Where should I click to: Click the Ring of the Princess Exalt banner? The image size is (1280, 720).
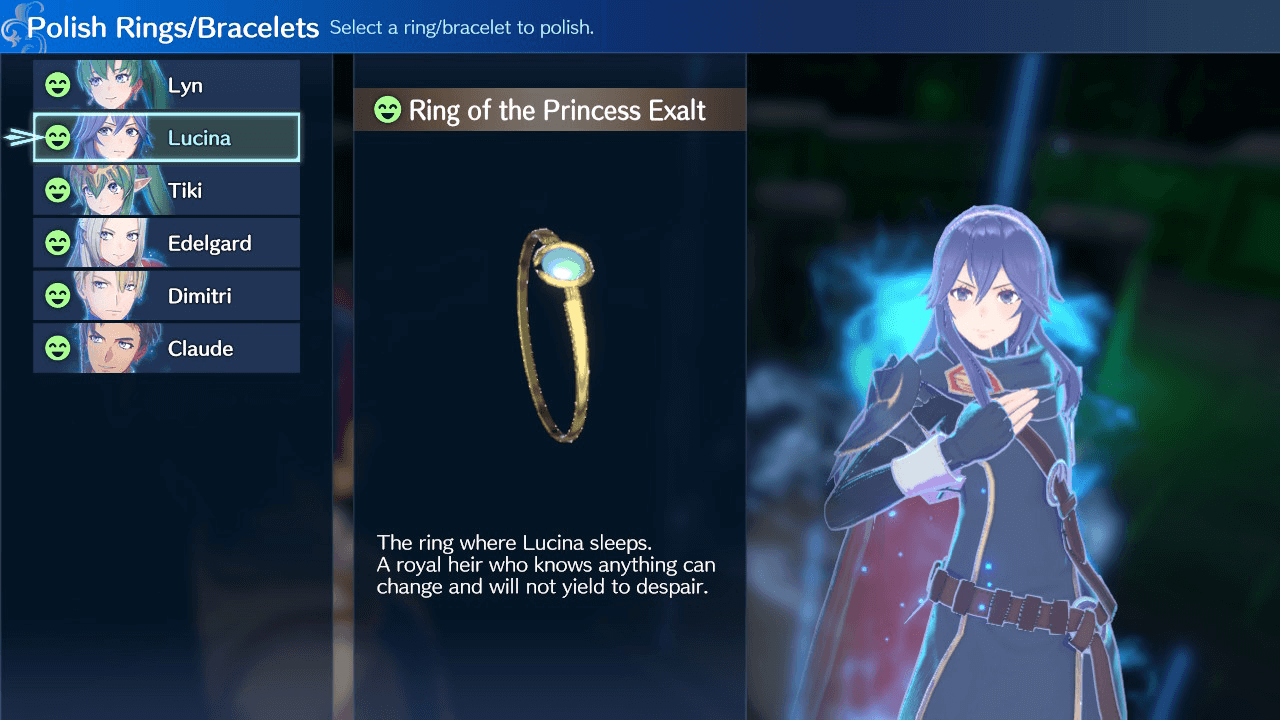pos(550,110)
